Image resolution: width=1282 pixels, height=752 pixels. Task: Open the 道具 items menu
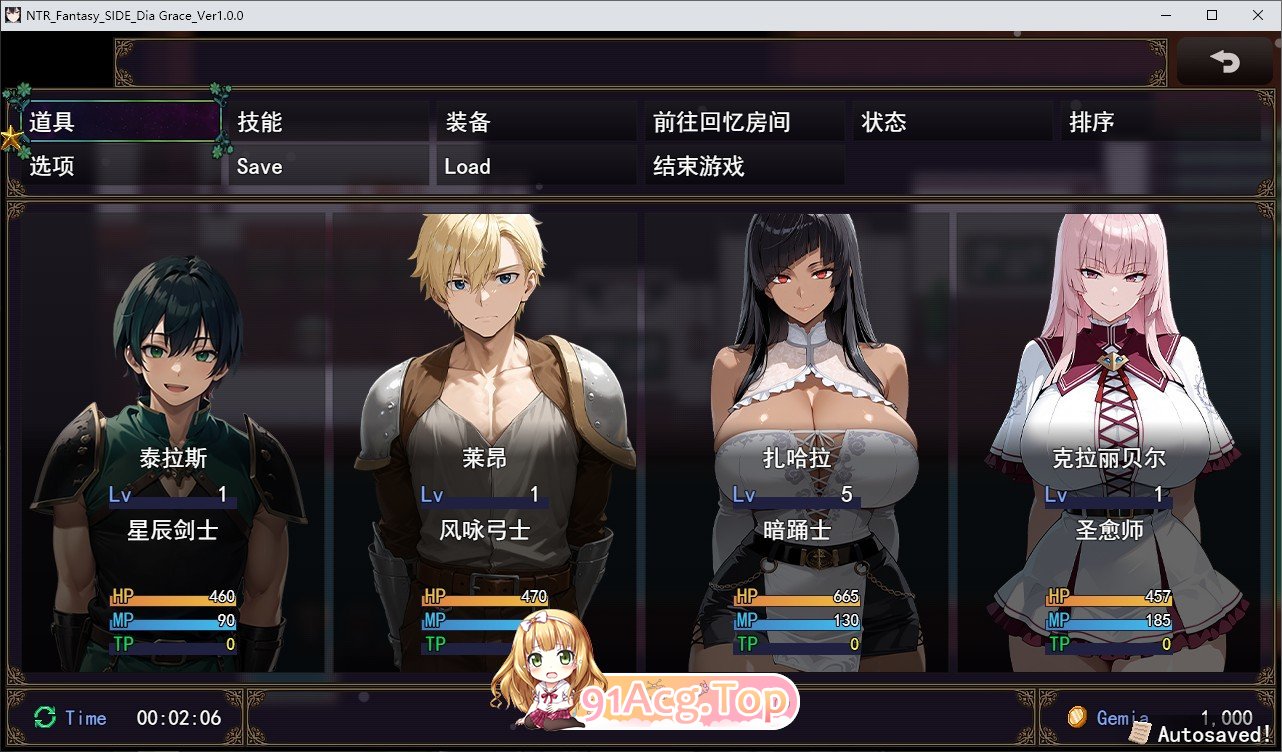click(120, 122)
